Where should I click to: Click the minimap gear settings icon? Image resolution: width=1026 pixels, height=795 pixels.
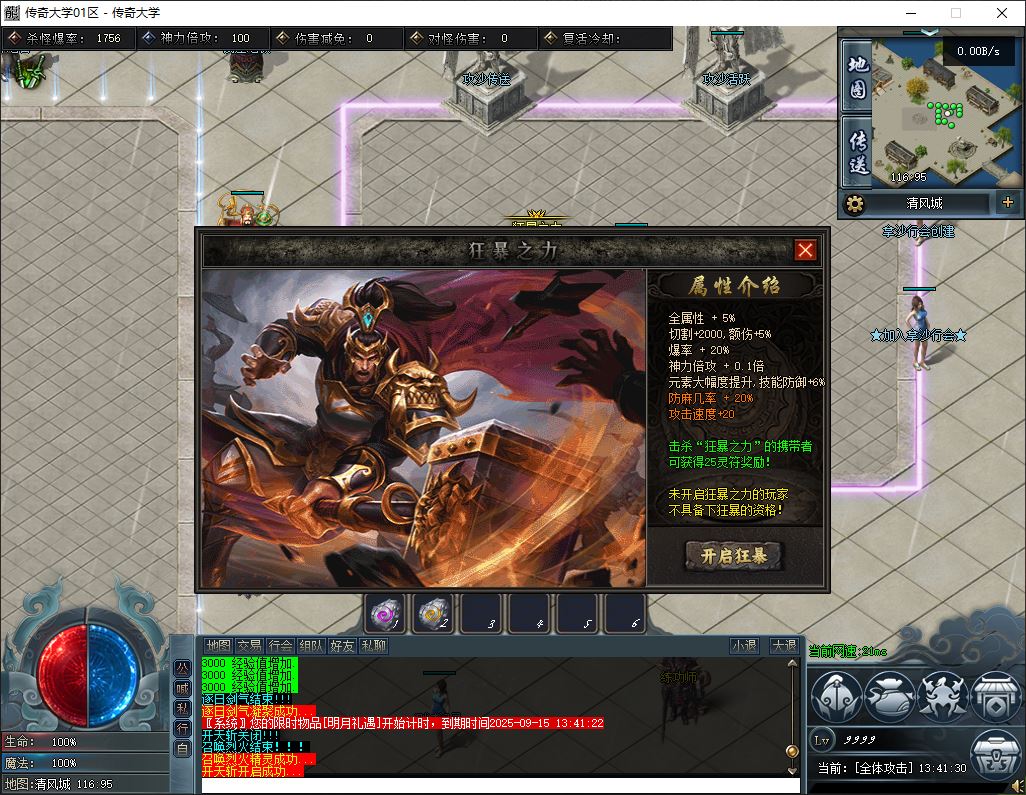854,204
